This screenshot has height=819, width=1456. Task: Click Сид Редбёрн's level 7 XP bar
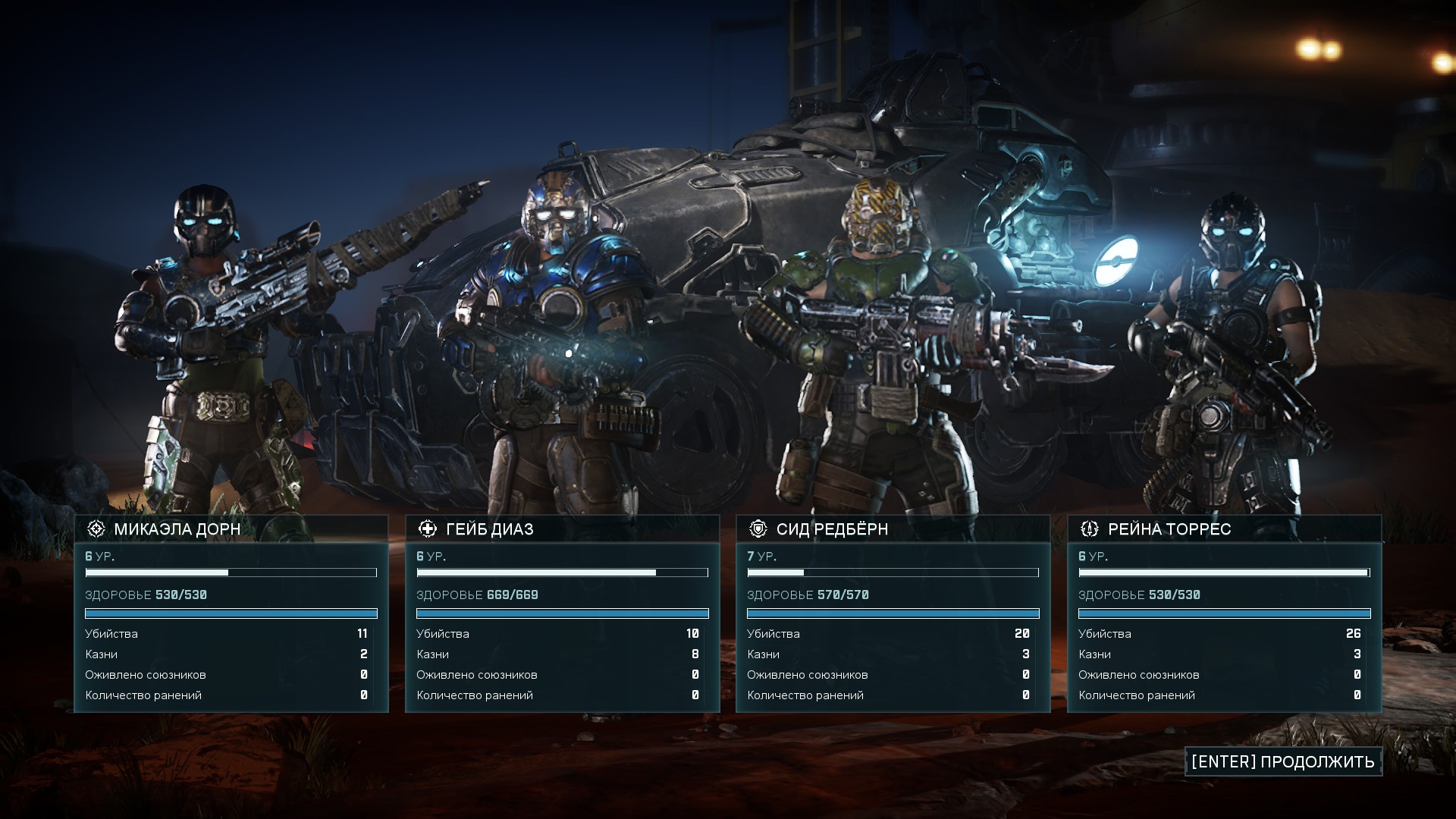click(x=893, y=574)
